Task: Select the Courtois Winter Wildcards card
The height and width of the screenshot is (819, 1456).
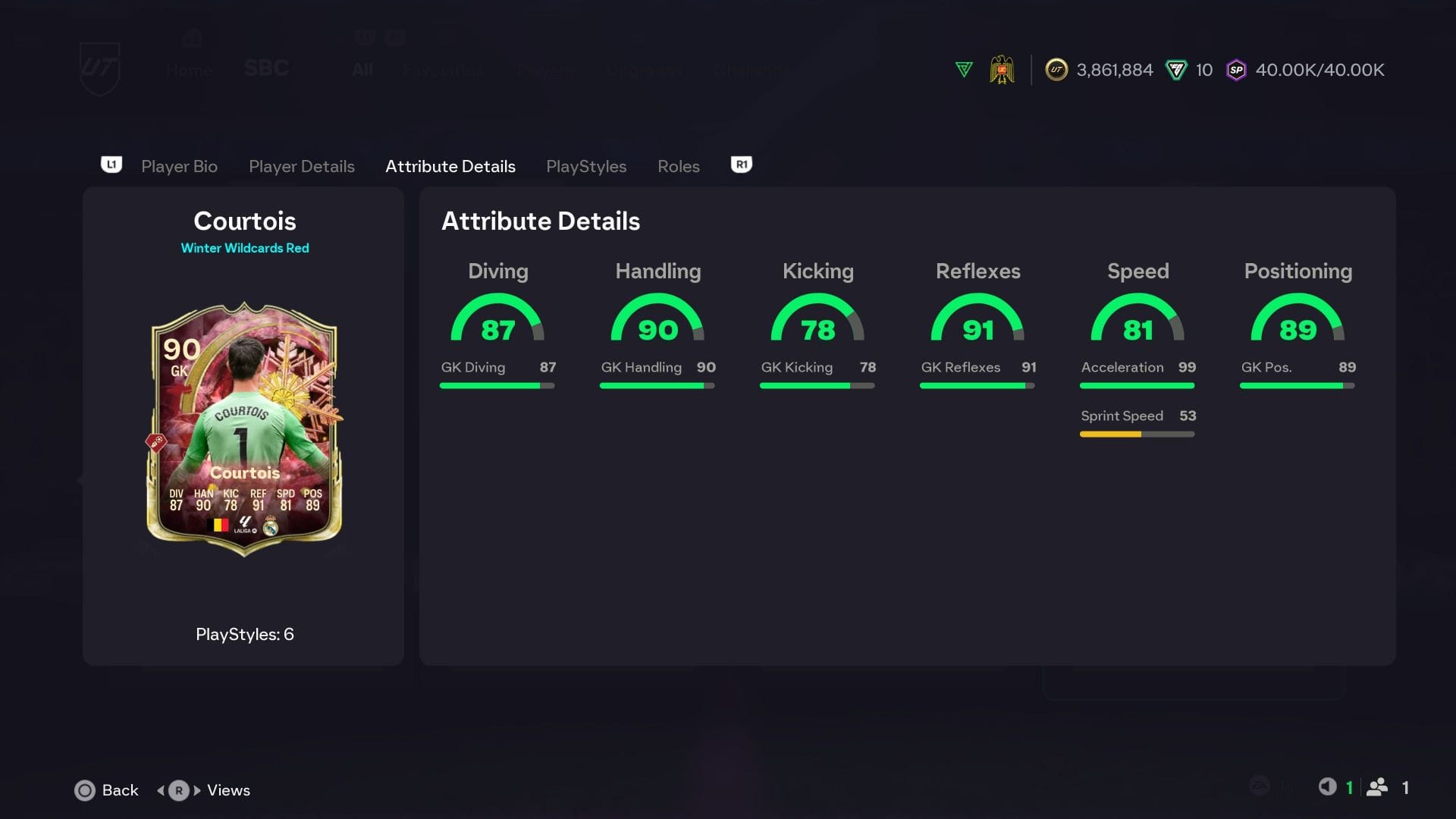Action: point(244,436)
